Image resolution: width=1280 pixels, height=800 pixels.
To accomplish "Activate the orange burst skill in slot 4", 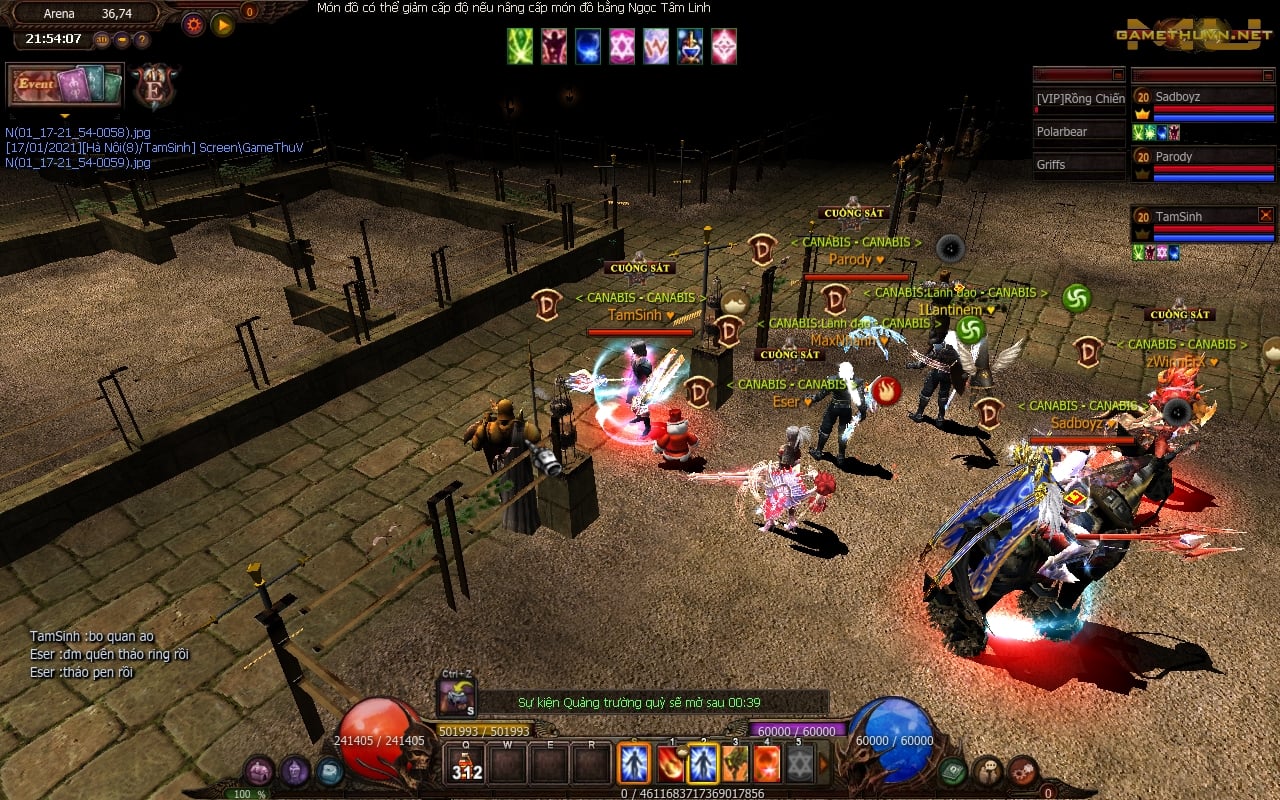I will (767, 765).
